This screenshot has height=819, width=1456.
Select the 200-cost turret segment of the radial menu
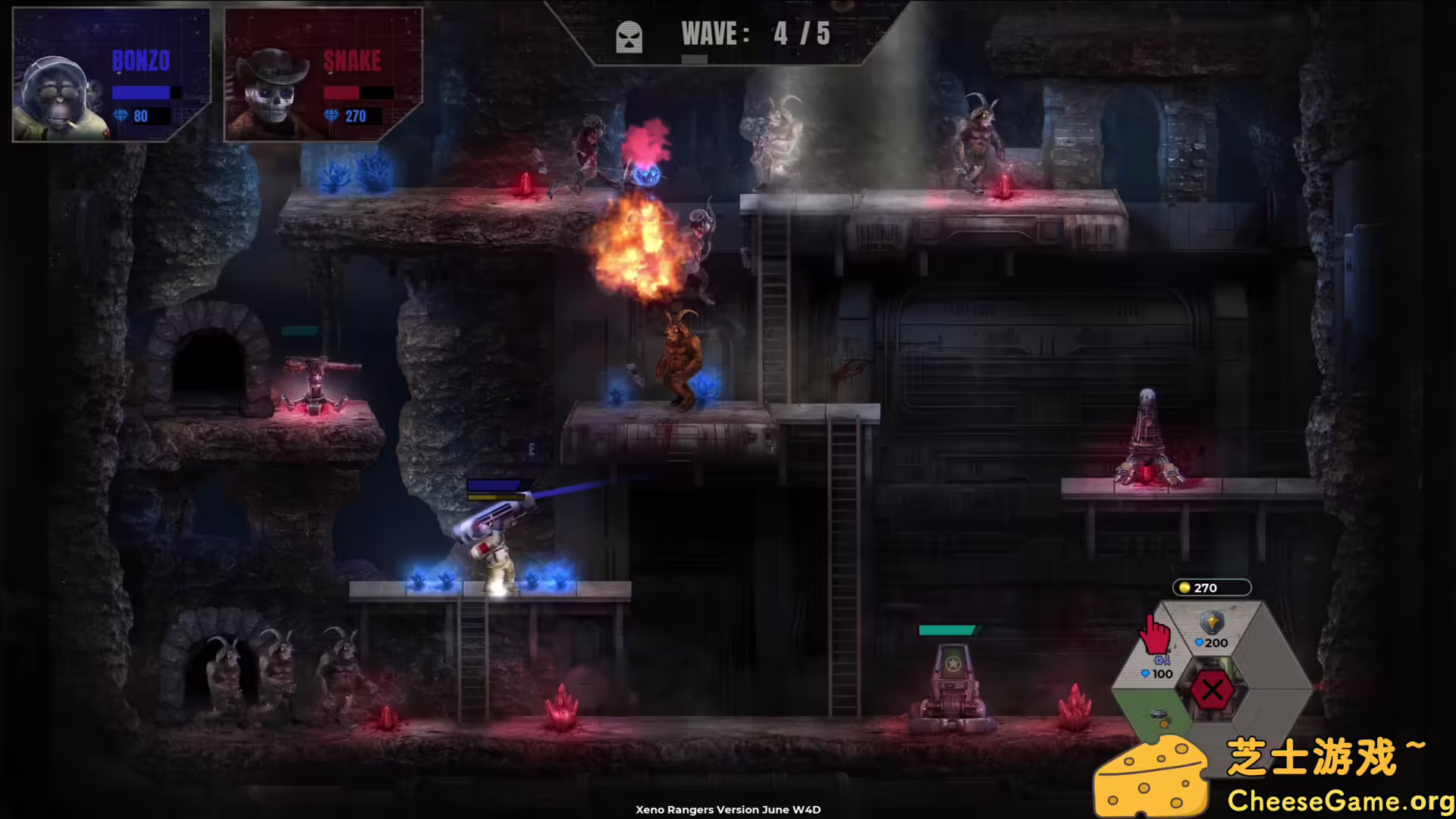[1213, 633]
